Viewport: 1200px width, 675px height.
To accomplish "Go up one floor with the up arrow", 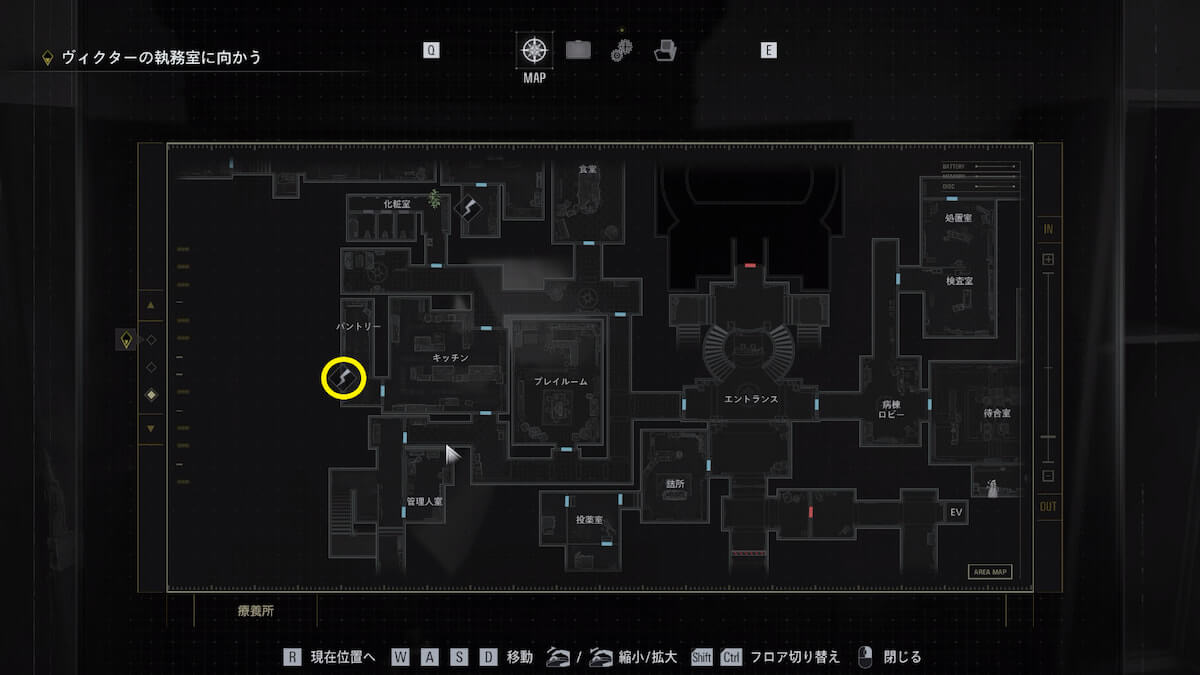I will [151, 305].
